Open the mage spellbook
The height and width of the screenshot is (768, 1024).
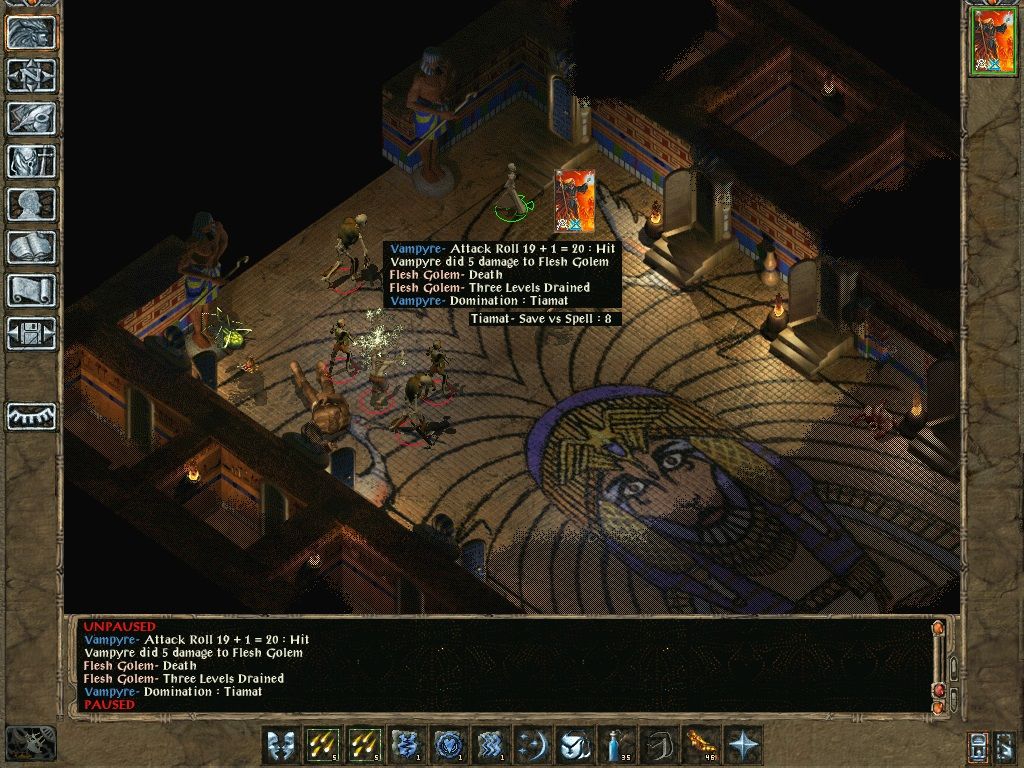tap(31, 247)
